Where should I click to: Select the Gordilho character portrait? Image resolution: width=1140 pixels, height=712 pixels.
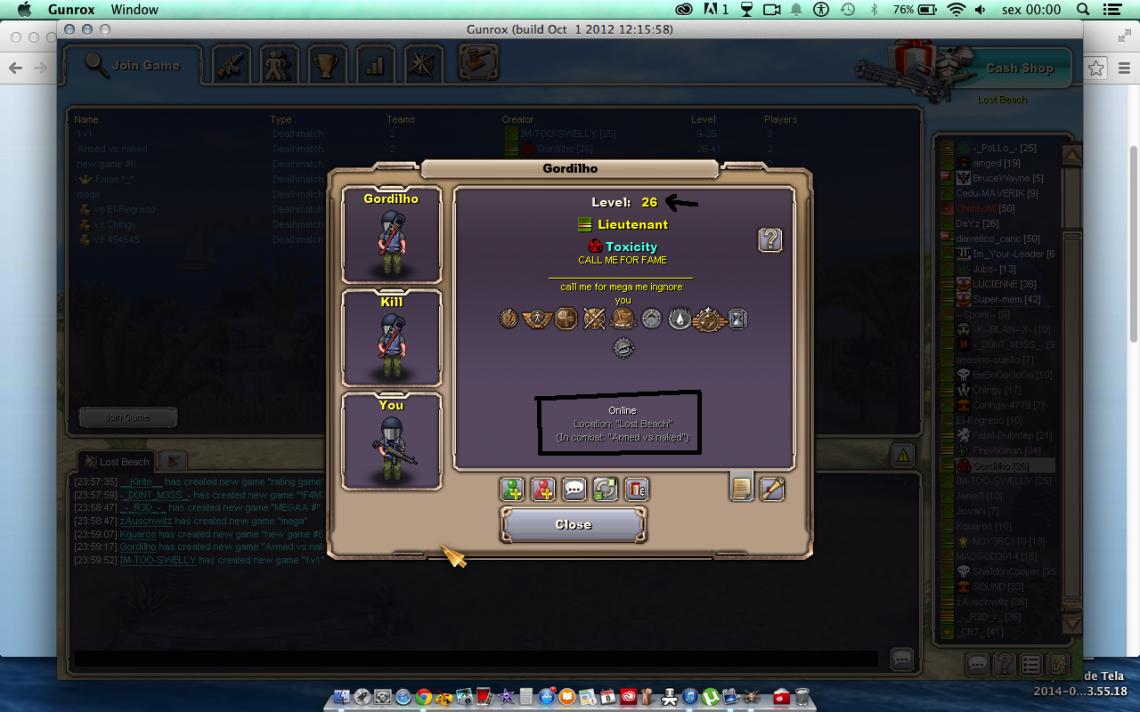pos(391,235)
